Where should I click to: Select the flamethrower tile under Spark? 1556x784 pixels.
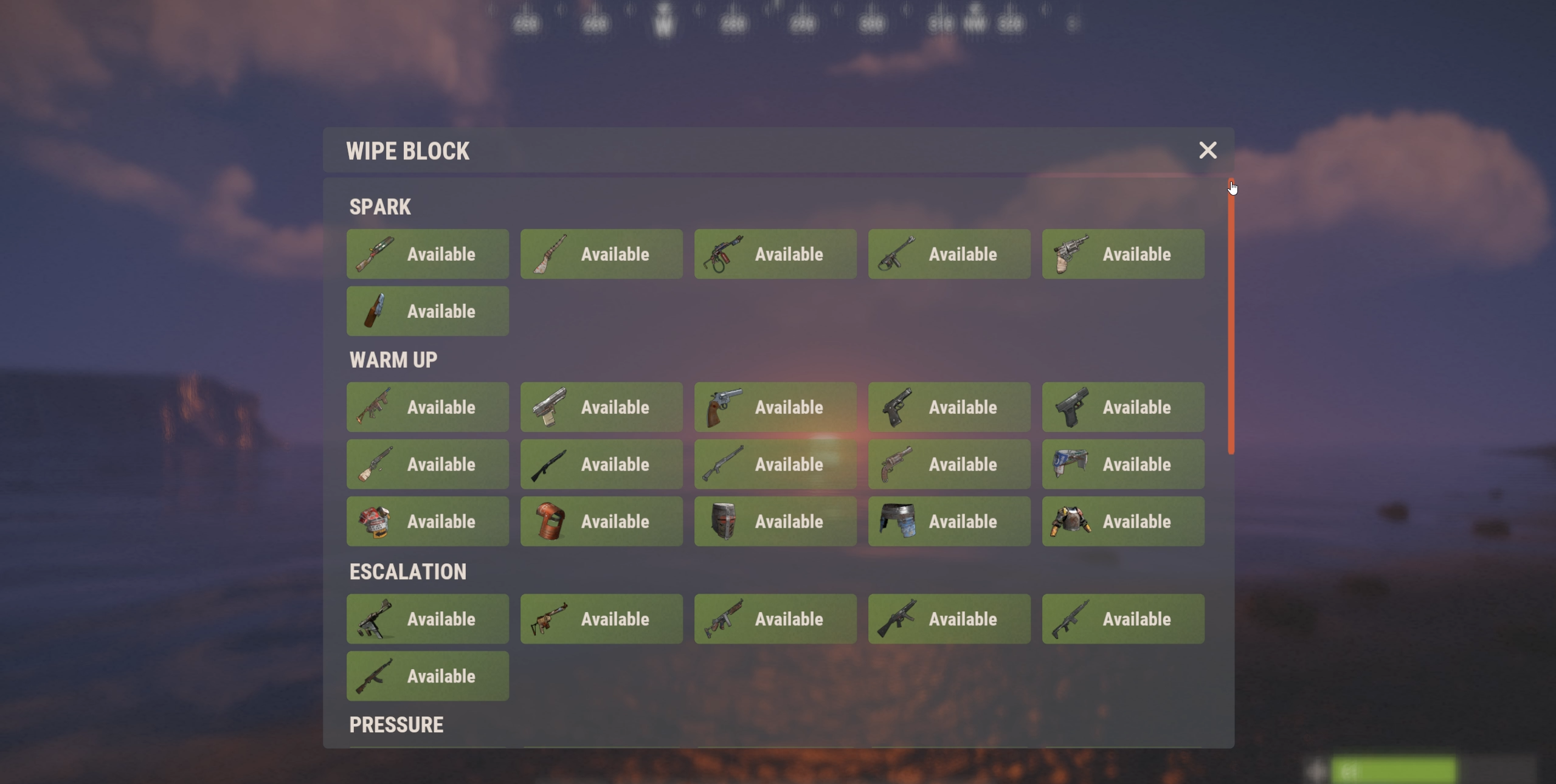(x=775, y=254)
